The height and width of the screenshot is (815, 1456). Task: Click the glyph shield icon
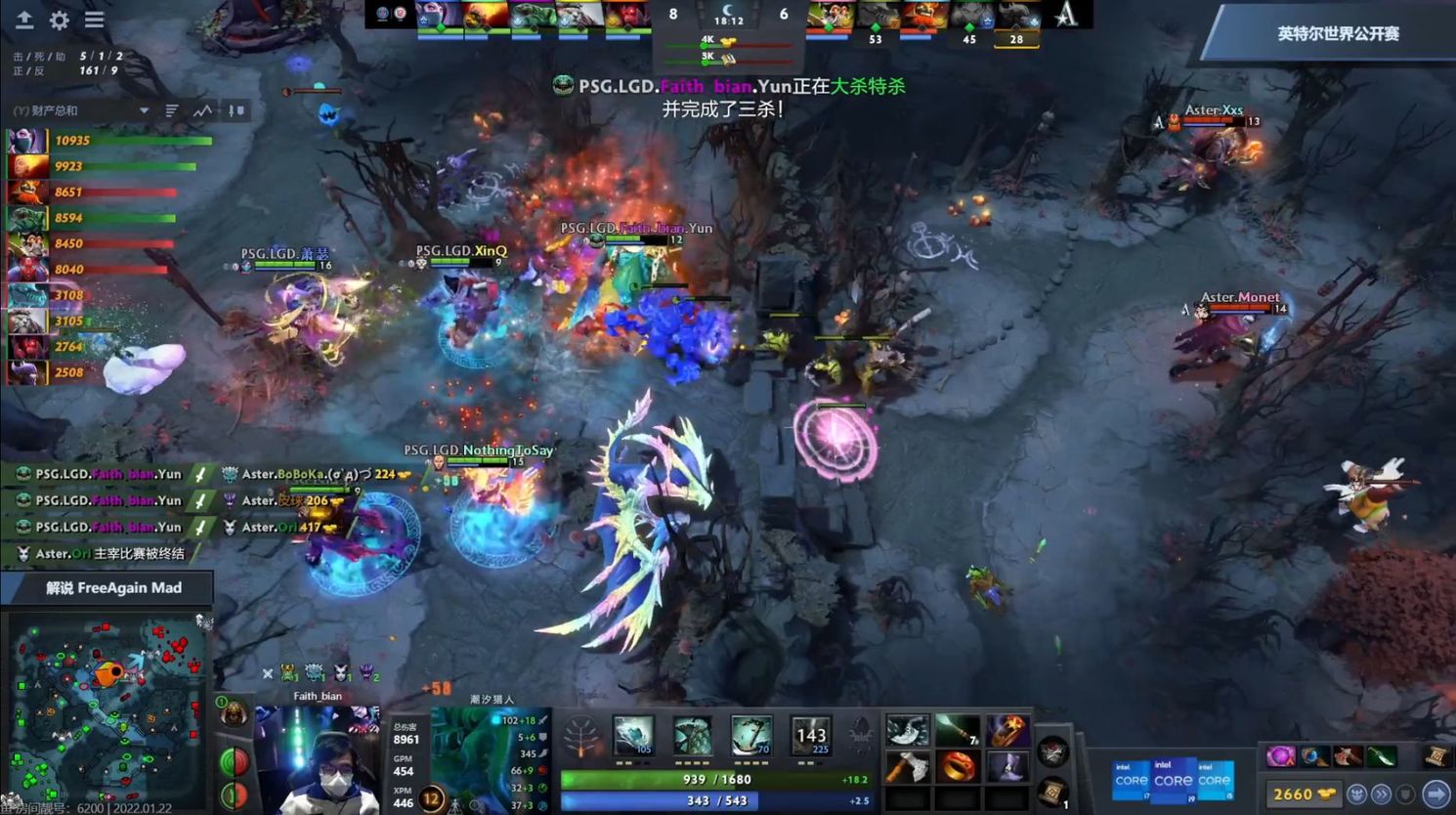pyautogui.click(x=1407, y=794)
